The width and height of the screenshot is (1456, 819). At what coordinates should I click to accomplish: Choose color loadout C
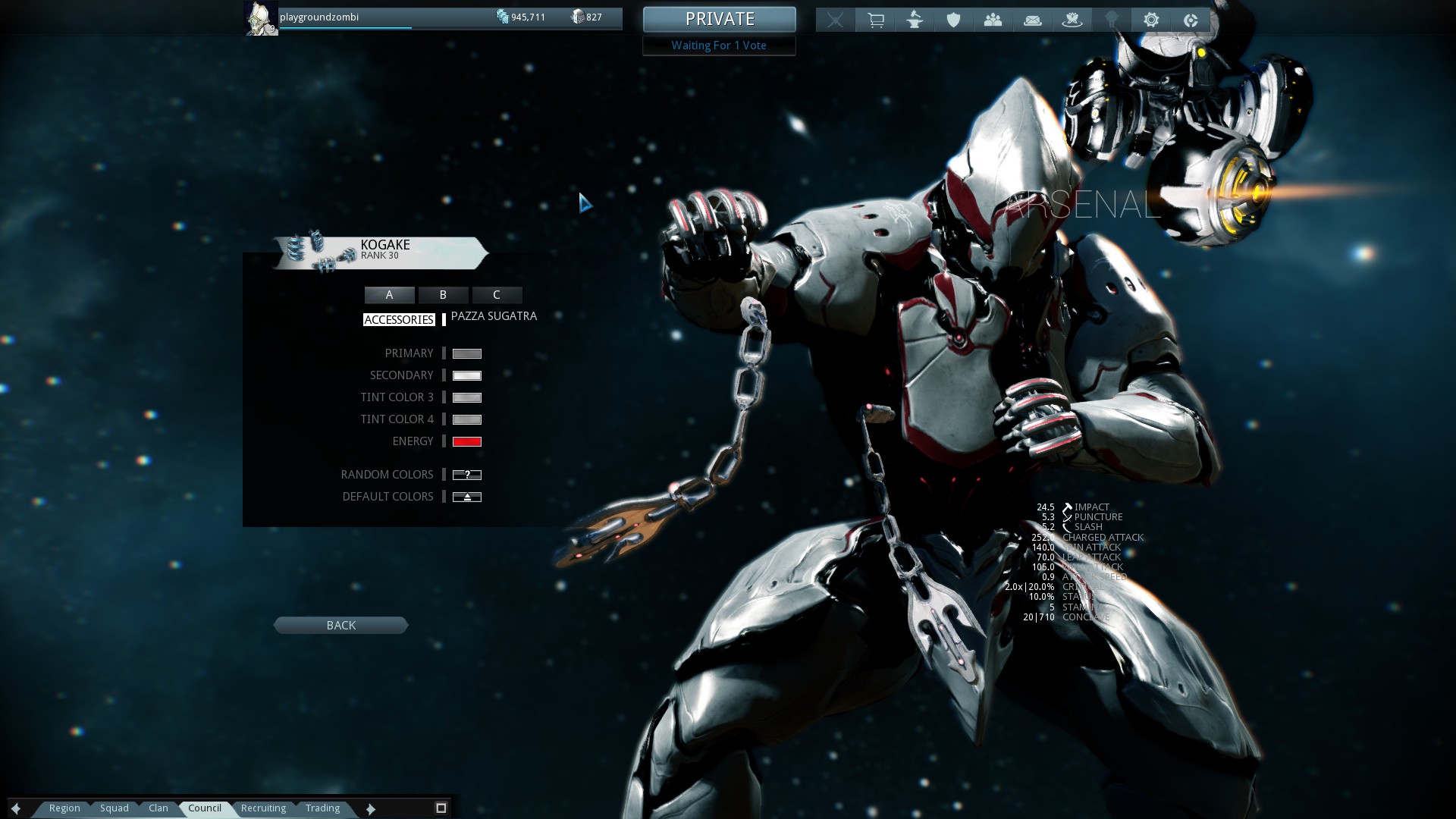click(497, 295)
